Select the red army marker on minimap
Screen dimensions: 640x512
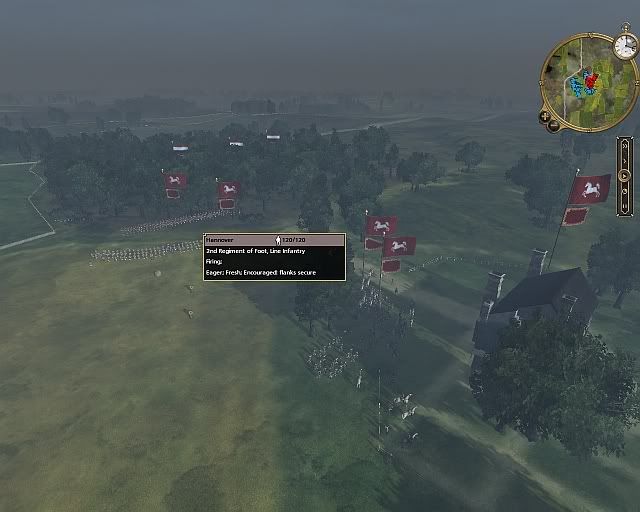pyautogui.click(x=590, y=79)
